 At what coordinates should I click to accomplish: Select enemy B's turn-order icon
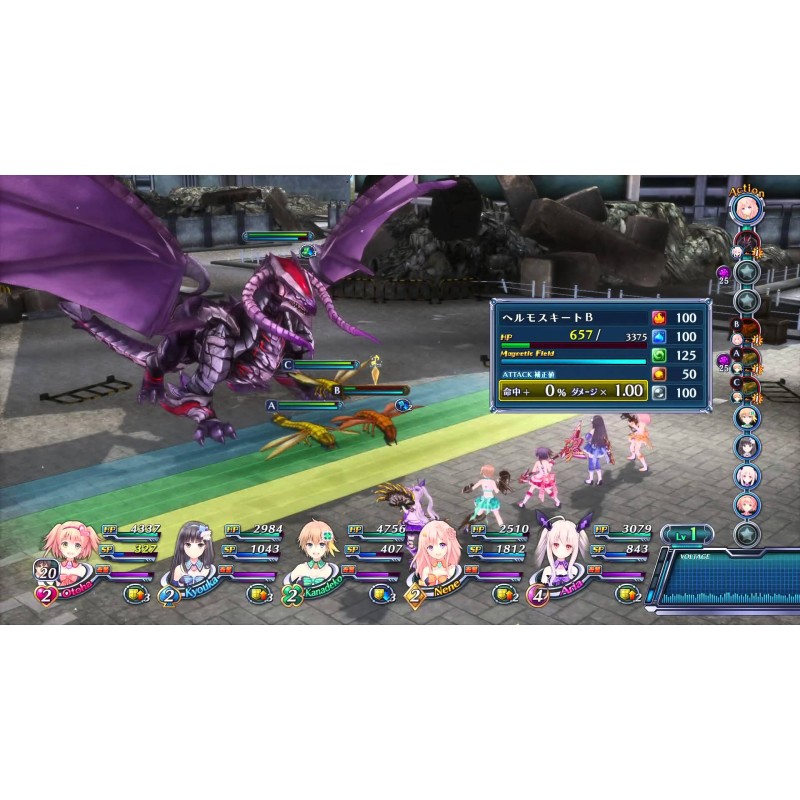point(746,331)
